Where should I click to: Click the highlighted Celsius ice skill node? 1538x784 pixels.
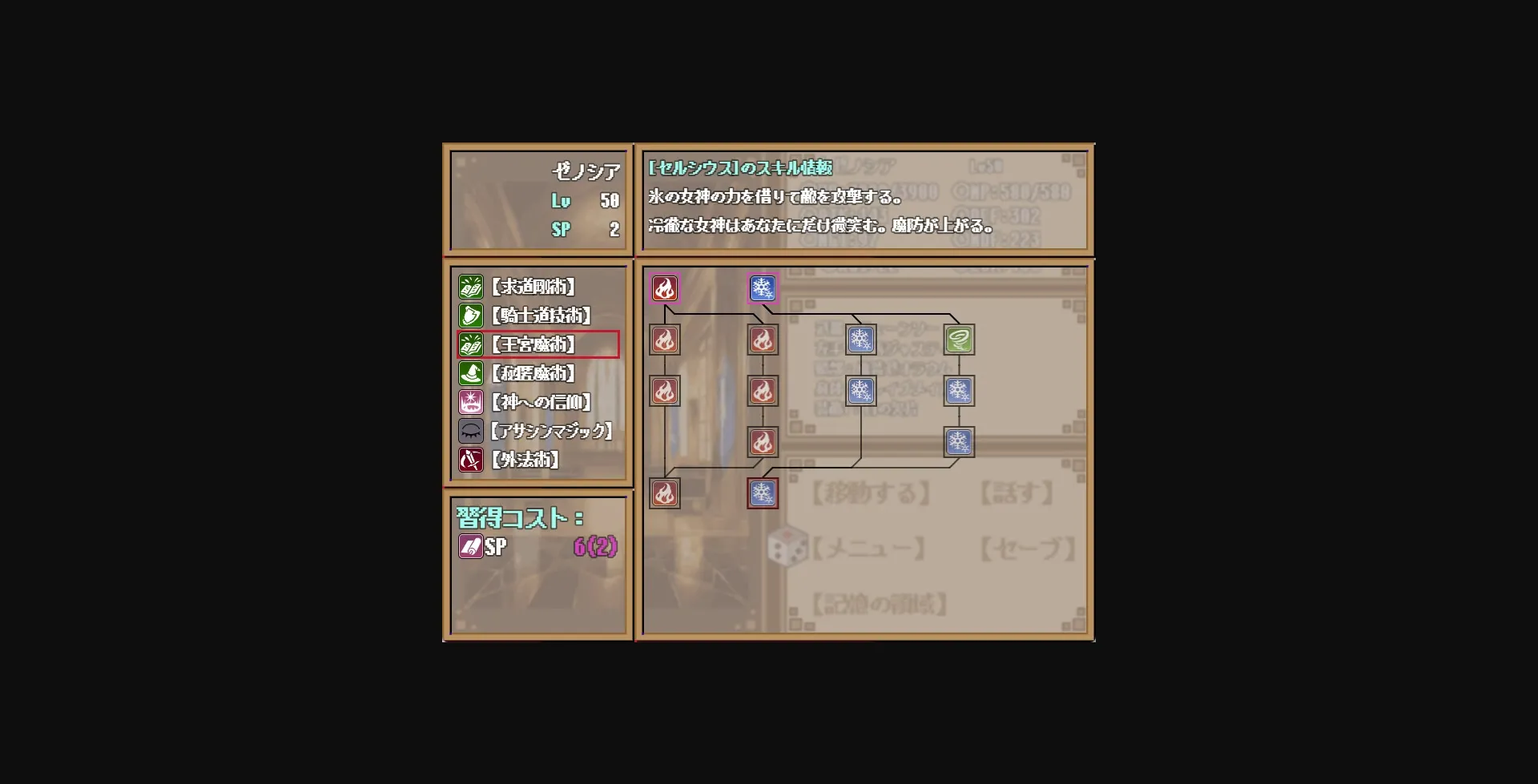762,493
